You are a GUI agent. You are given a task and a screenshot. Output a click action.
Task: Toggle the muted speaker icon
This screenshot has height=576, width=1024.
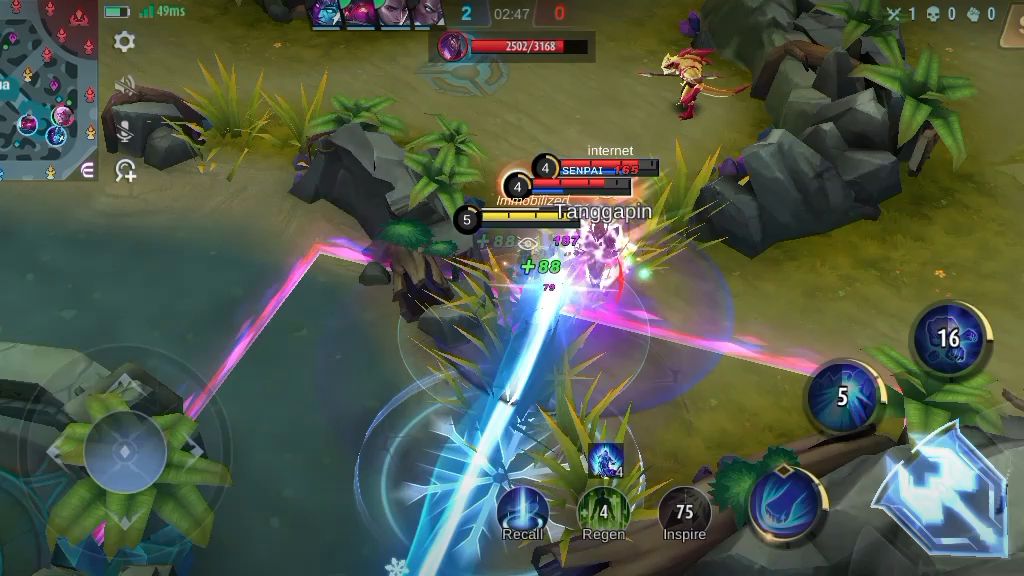(125, 85)
